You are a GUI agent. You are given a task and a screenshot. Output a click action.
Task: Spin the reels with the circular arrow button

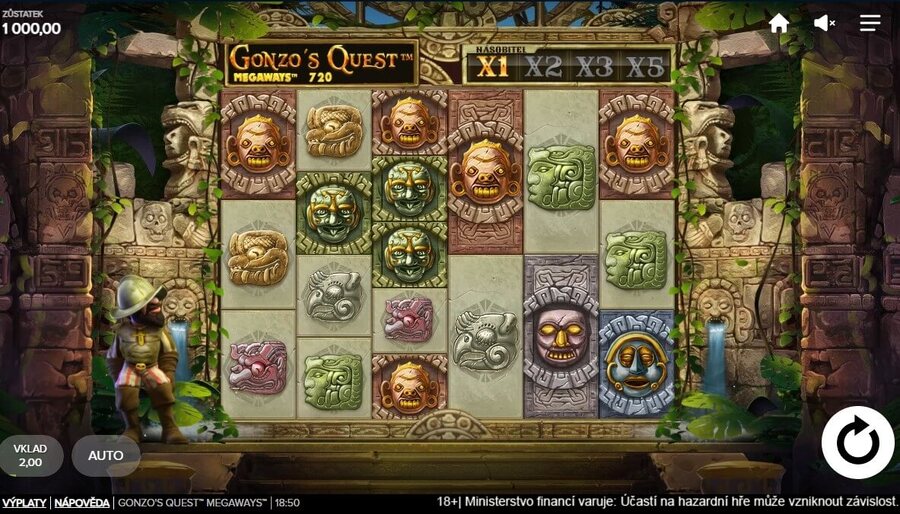857,442
